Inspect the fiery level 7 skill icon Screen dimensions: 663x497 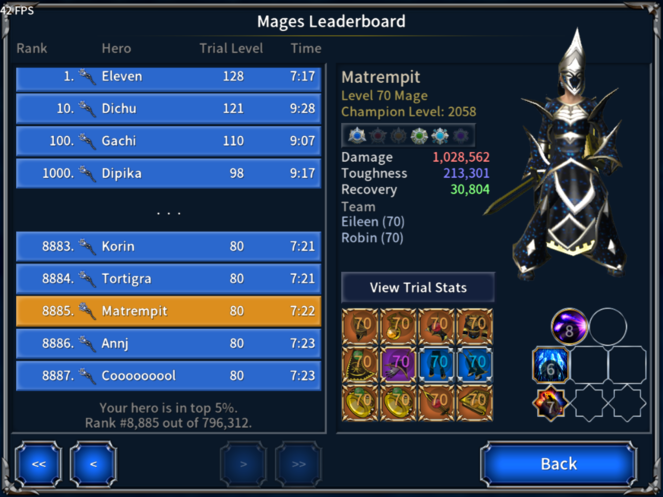pyautogui.click(x=550, y=403)
